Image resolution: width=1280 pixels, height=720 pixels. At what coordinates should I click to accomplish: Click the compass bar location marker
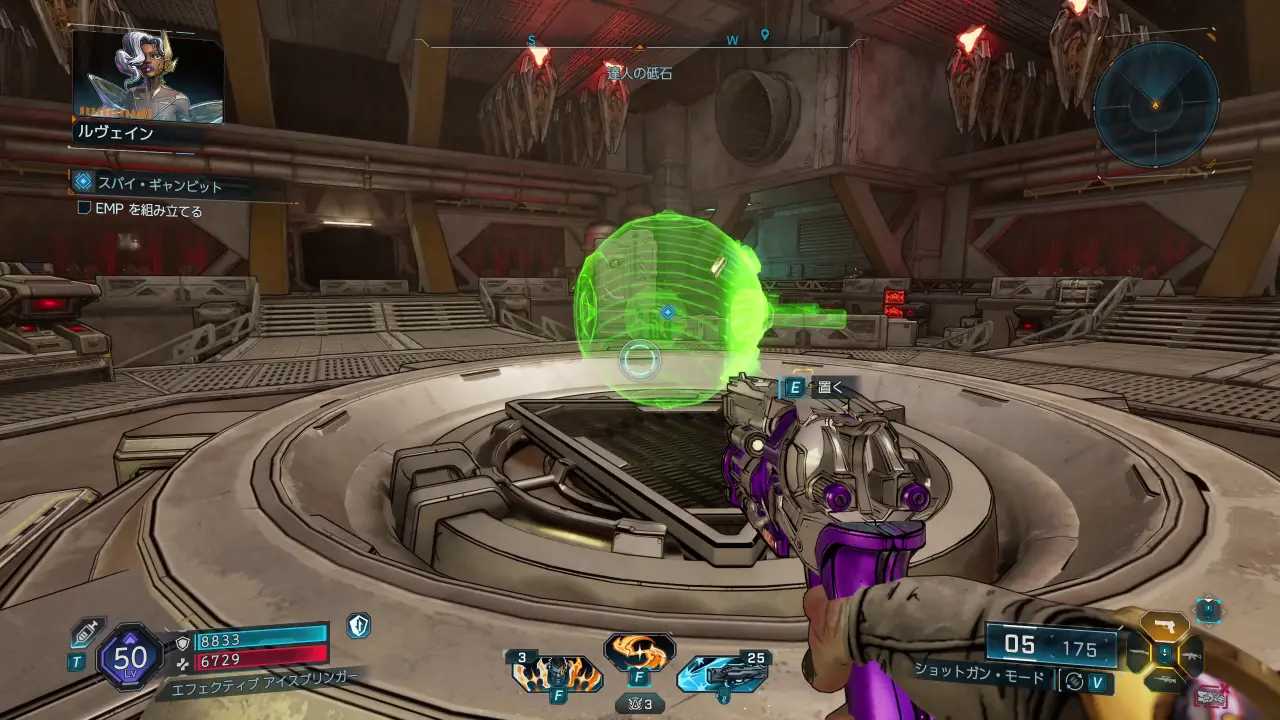pyautogui.click(x=765, y=35)
